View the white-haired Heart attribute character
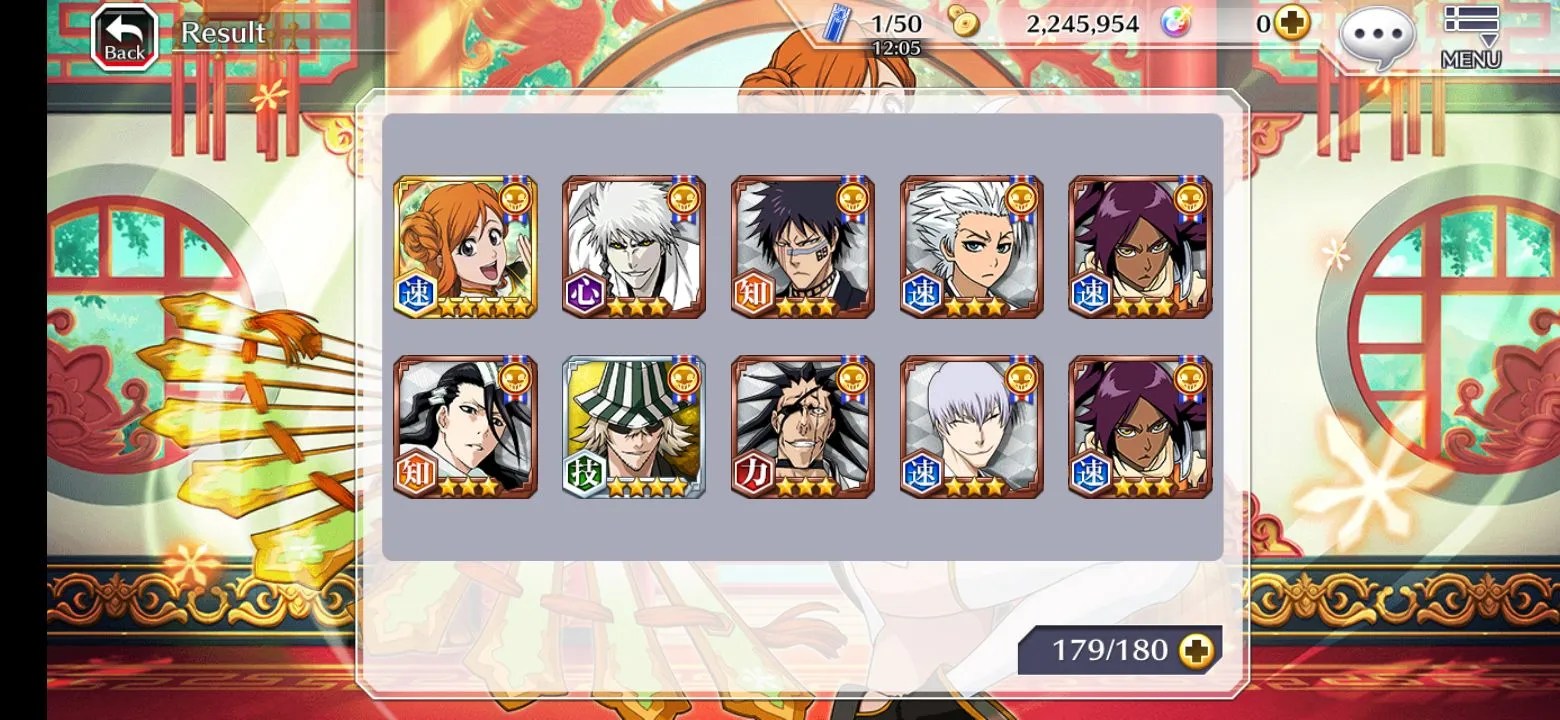 (634, 247)
